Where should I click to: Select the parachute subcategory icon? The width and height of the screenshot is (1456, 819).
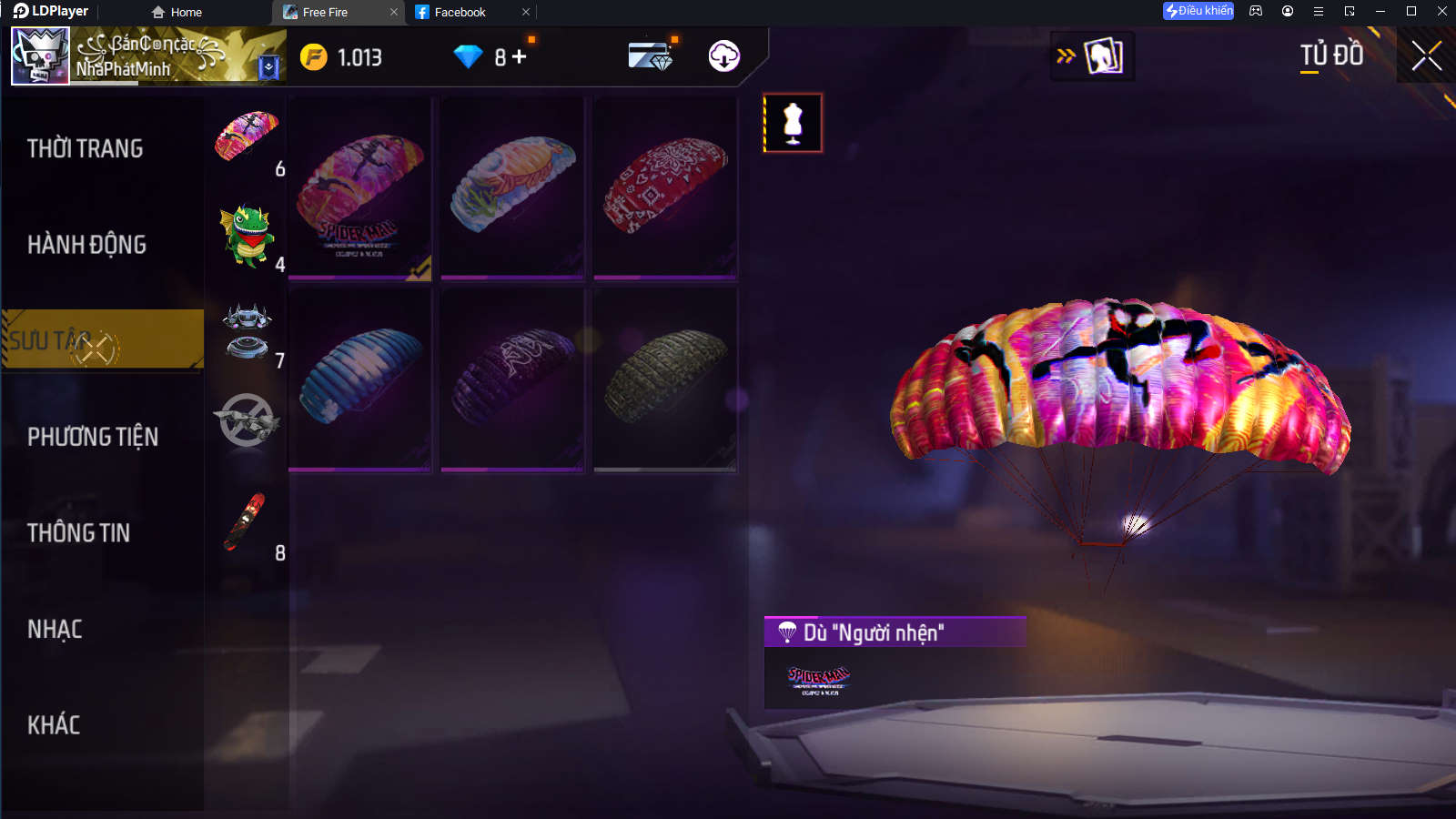247,135
